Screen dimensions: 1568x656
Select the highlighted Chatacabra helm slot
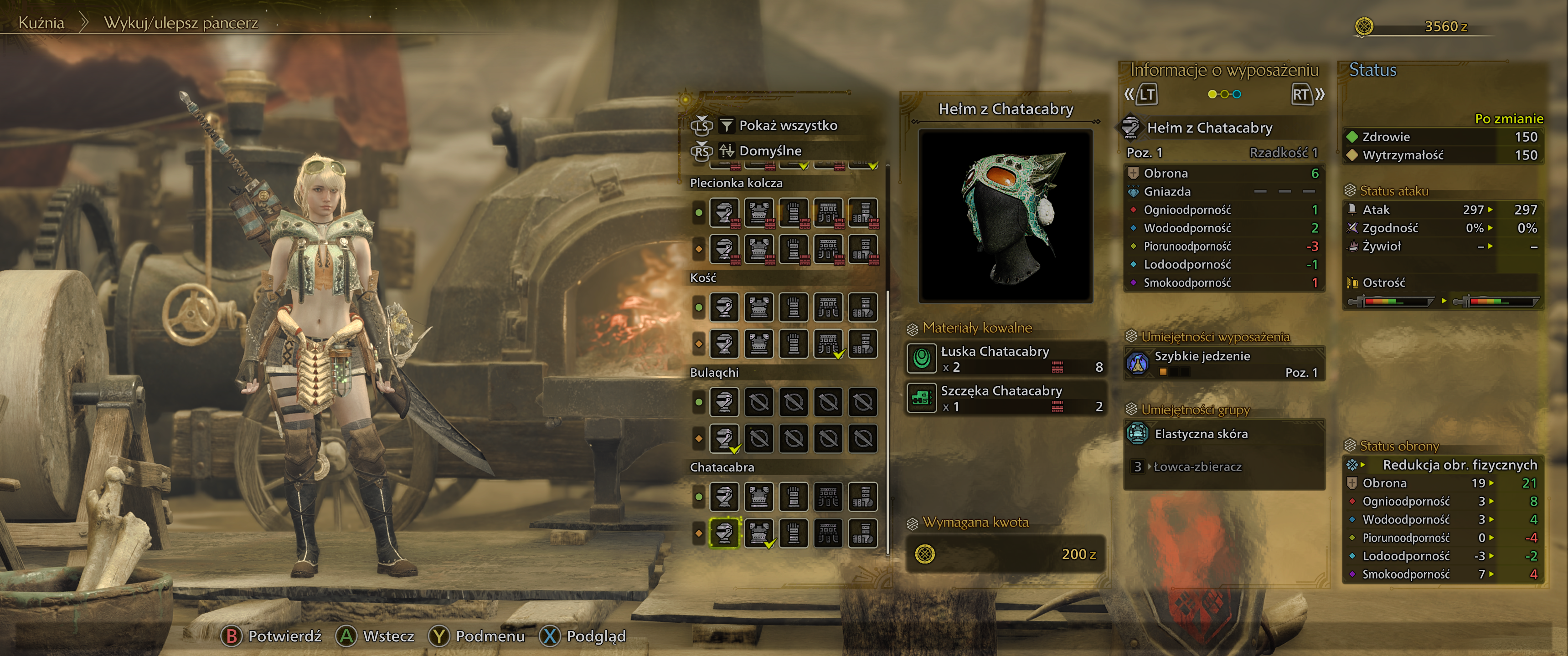pyautogui.click(x=724, y=533)
